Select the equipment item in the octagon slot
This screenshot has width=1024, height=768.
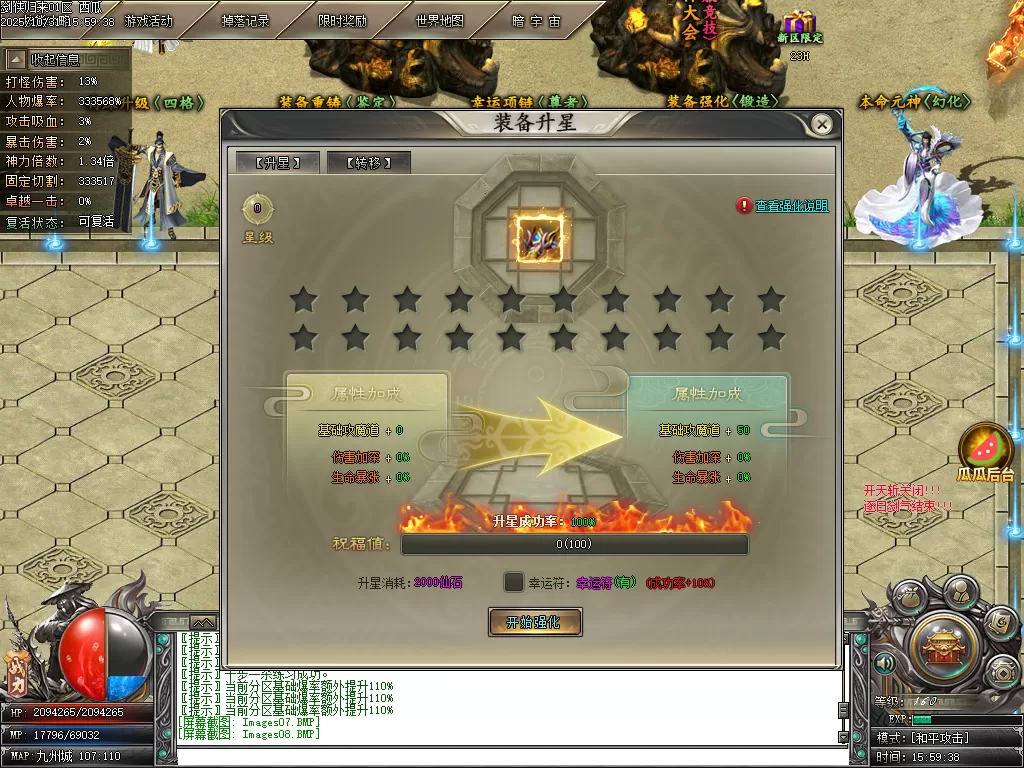(x=540, y=240)
